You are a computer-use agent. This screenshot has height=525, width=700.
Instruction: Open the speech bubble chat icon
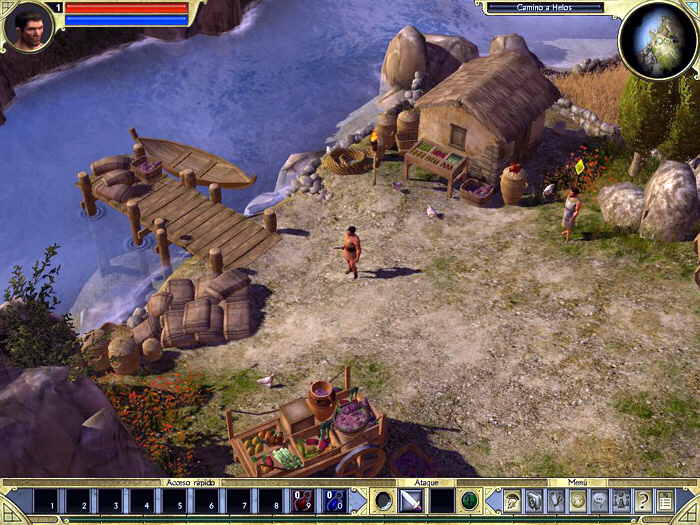click(x=599, y=500)
